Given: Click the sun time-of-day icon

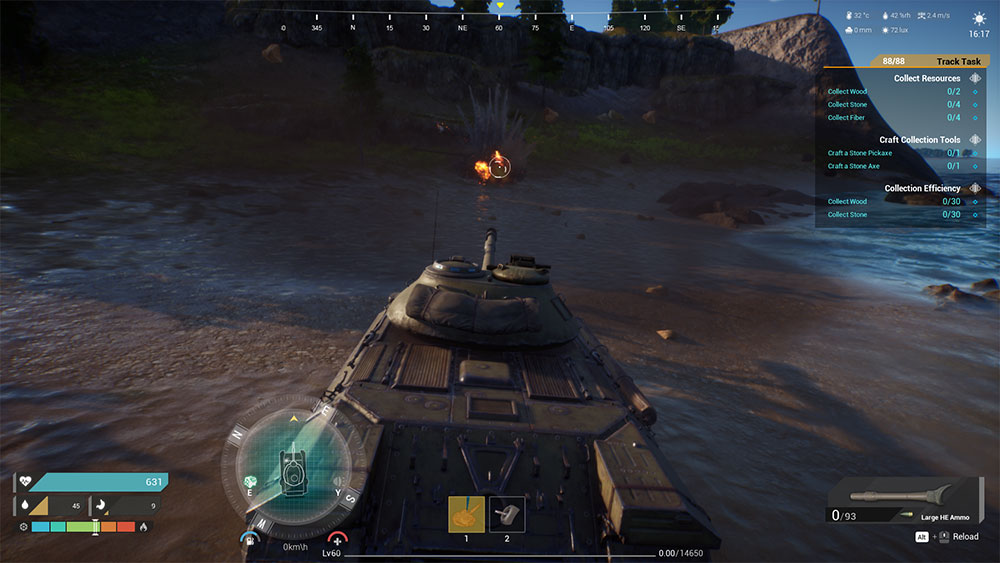Looking at the screenshot, I should click(x=978, y=19).
